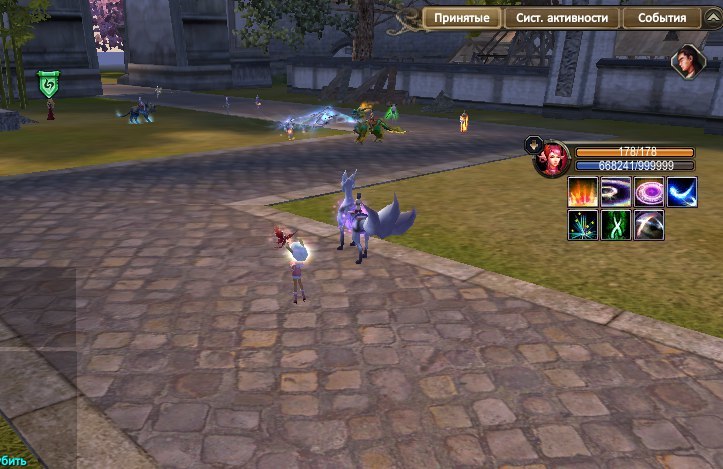
Task: Switch to the Принятые tab
Action: coord(462,19)
